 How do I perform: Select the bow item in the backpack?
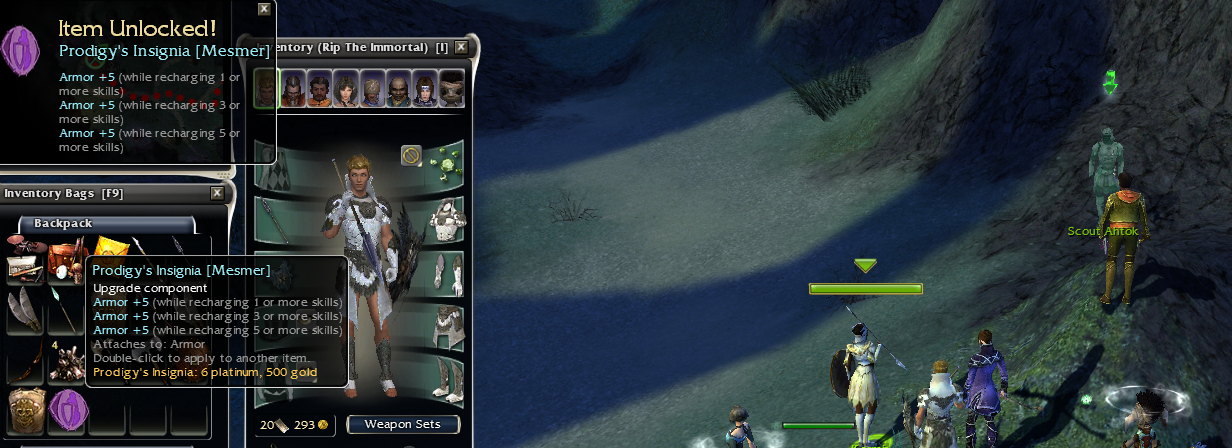pyautogui.click(x=24, y=362)
